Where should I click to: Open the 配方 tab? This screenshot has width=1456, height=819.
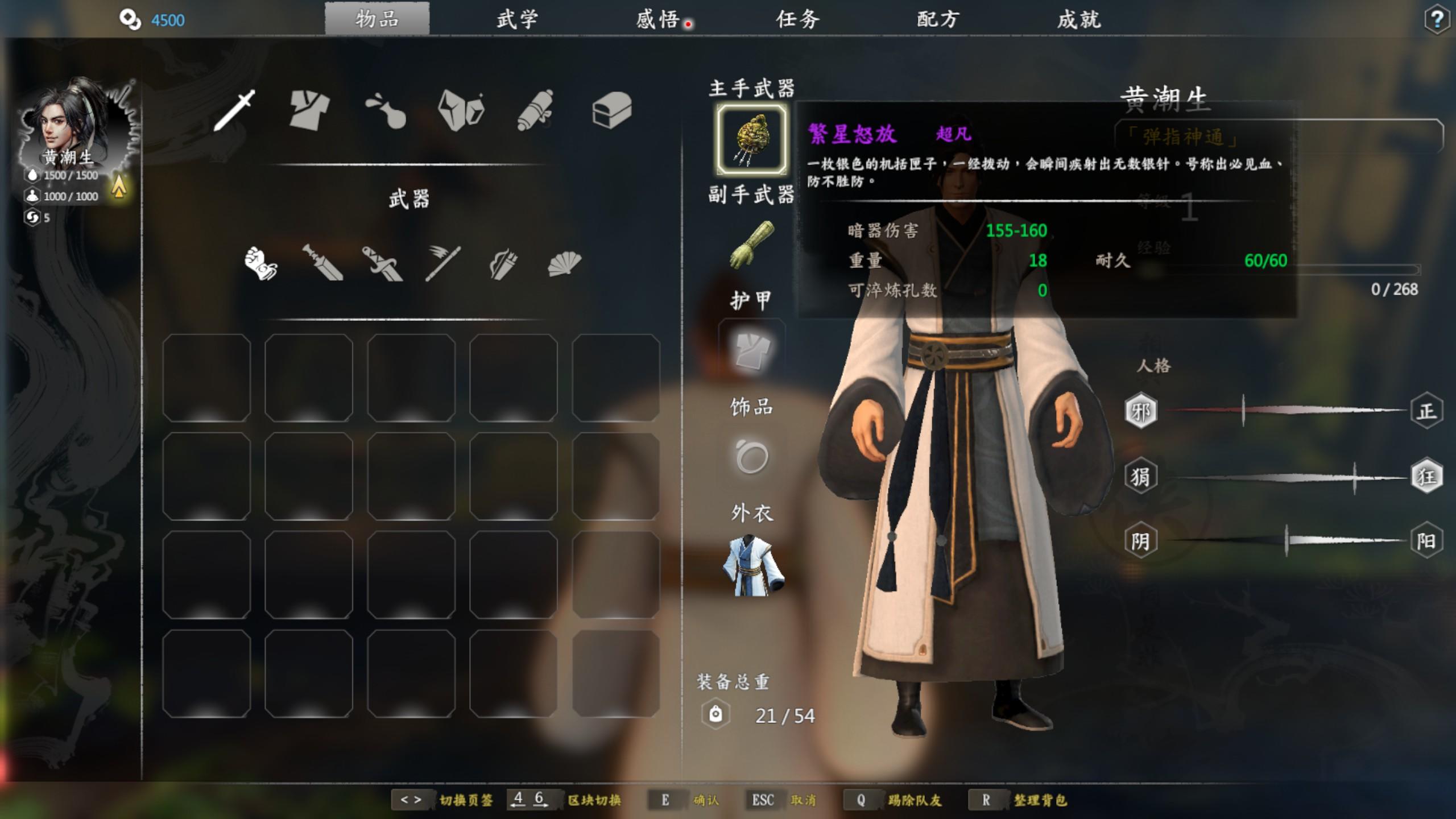click(x=938, y=19)
